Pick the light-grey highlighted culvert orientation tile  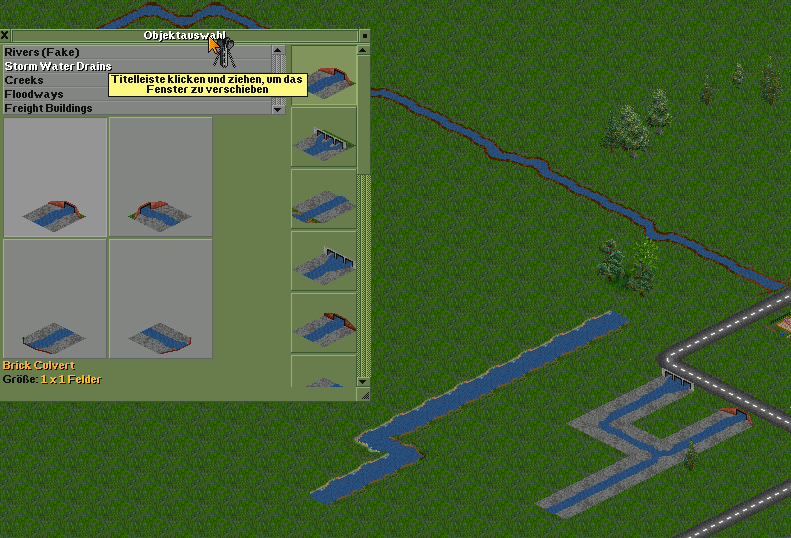[x=55, y=177]
